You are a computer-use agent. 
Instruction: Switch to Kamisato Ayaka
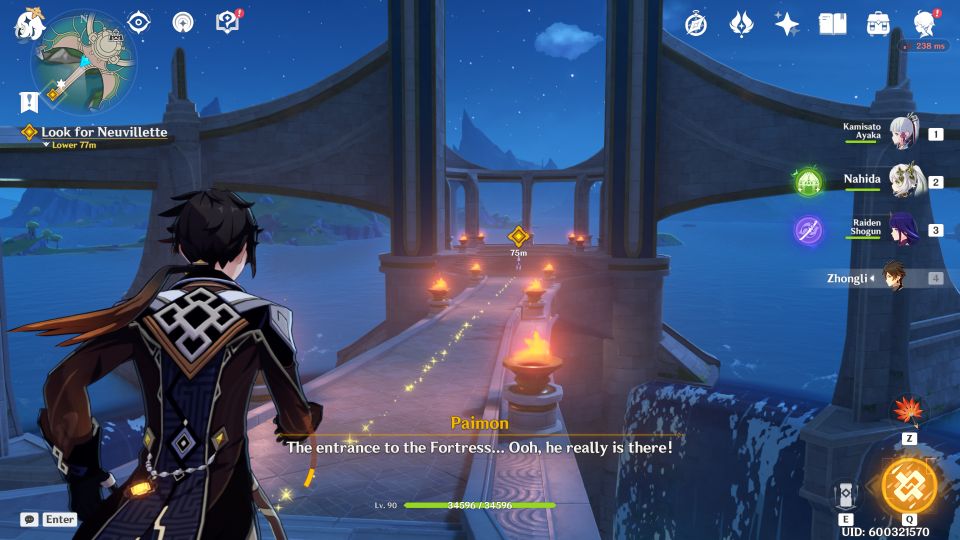(905, 133)
